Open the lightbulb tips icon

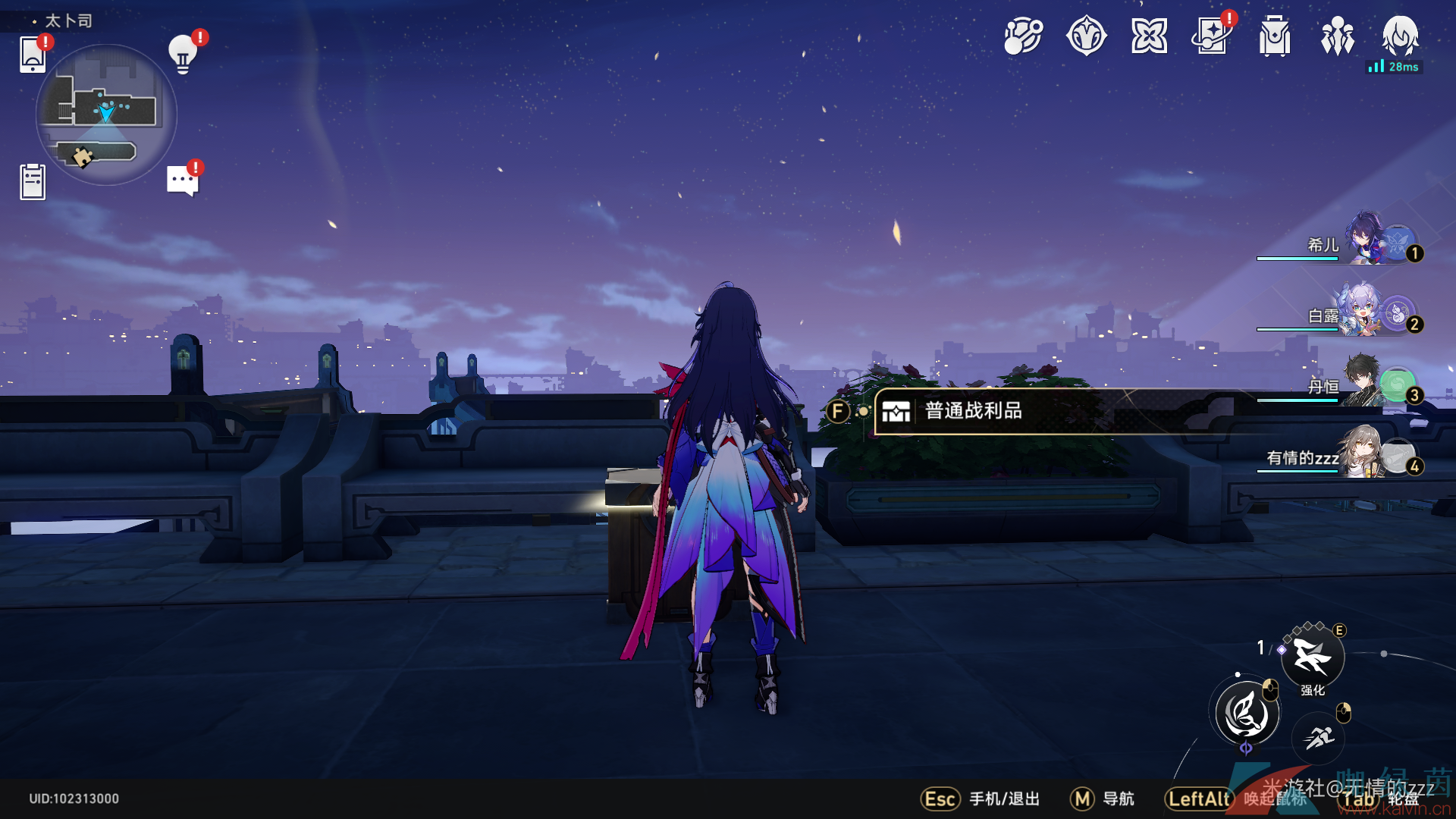tap(183, 54)
